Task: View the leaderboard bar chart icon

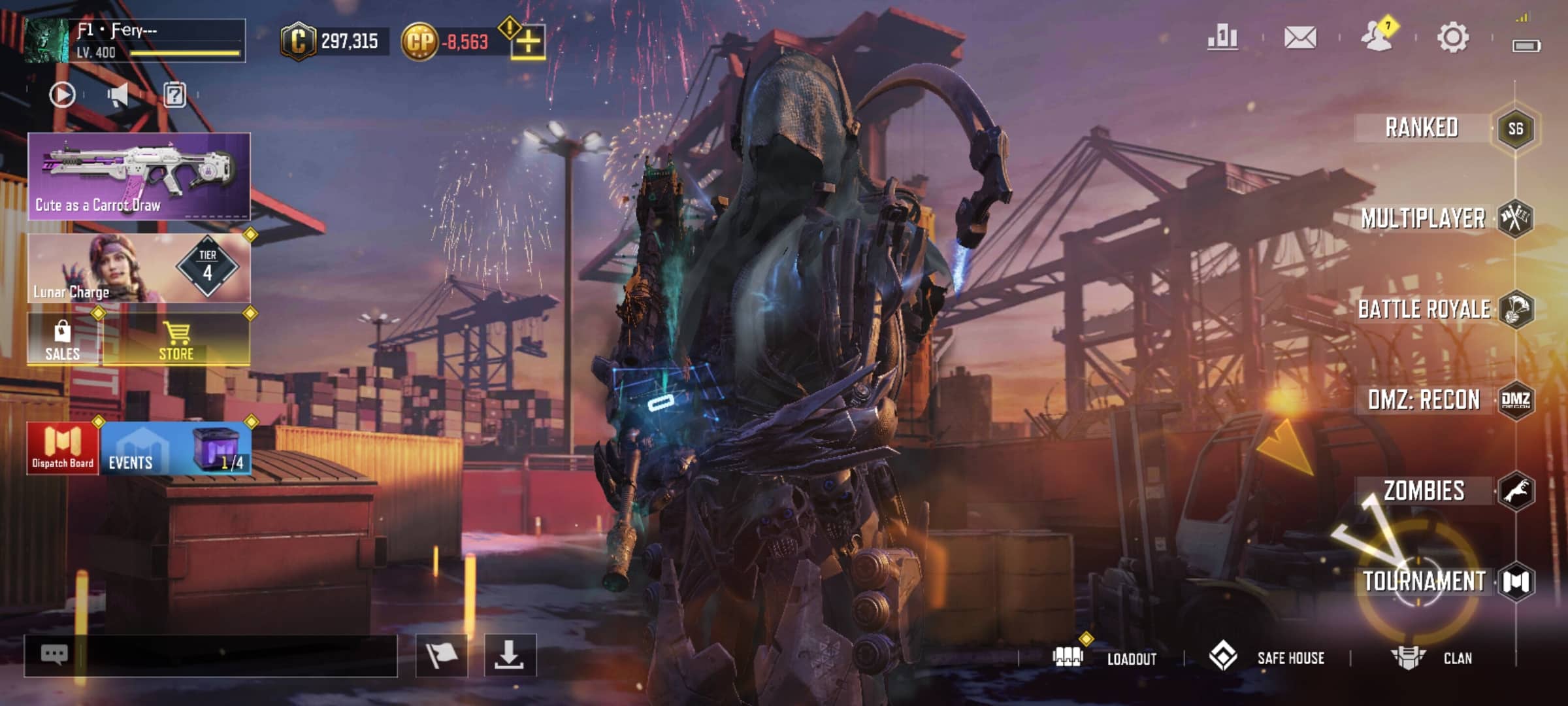Action: [1222, 37]
